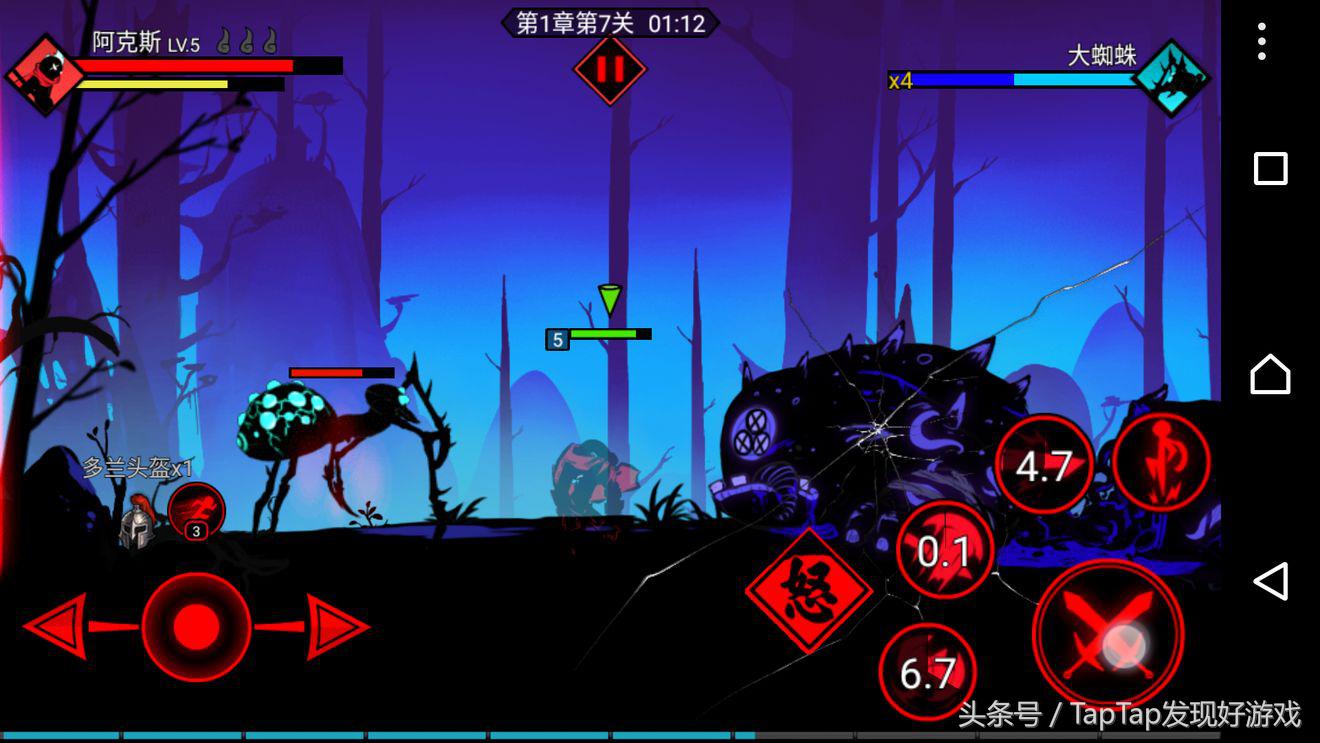Activate the rage skill diamond button
Image resolution: width=1320 pixels, height=743 pixels.
pyautogui.click(x=808, y=591)
